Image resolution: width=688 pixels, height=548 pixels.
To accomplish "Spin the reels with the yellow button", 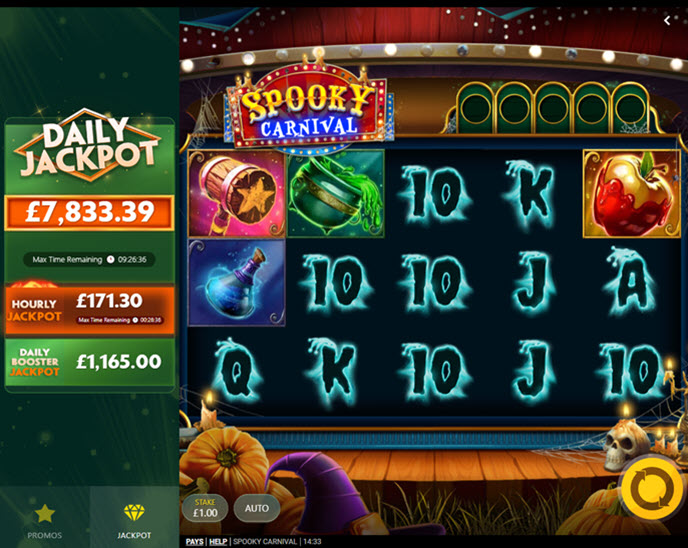I will pyautogui.click(x=651, y=489).
